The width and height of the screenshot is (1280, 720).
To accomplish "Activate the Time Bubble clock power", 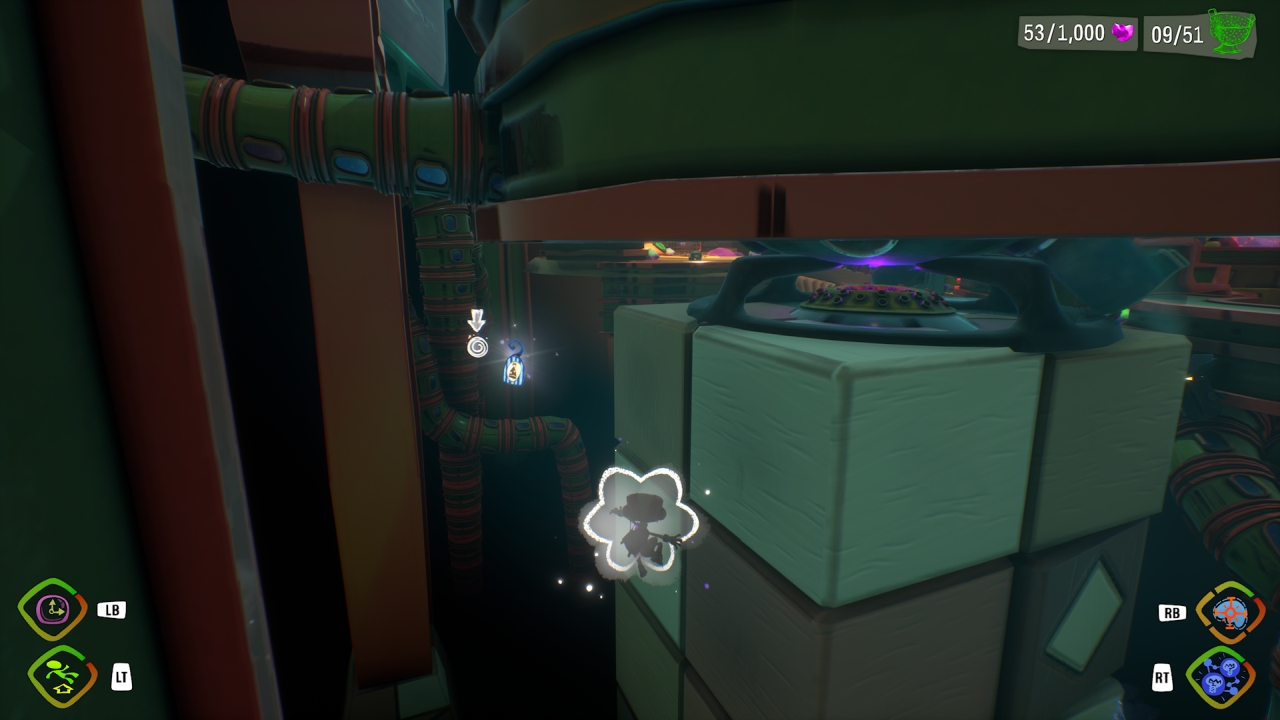I will tap(51, 609).
